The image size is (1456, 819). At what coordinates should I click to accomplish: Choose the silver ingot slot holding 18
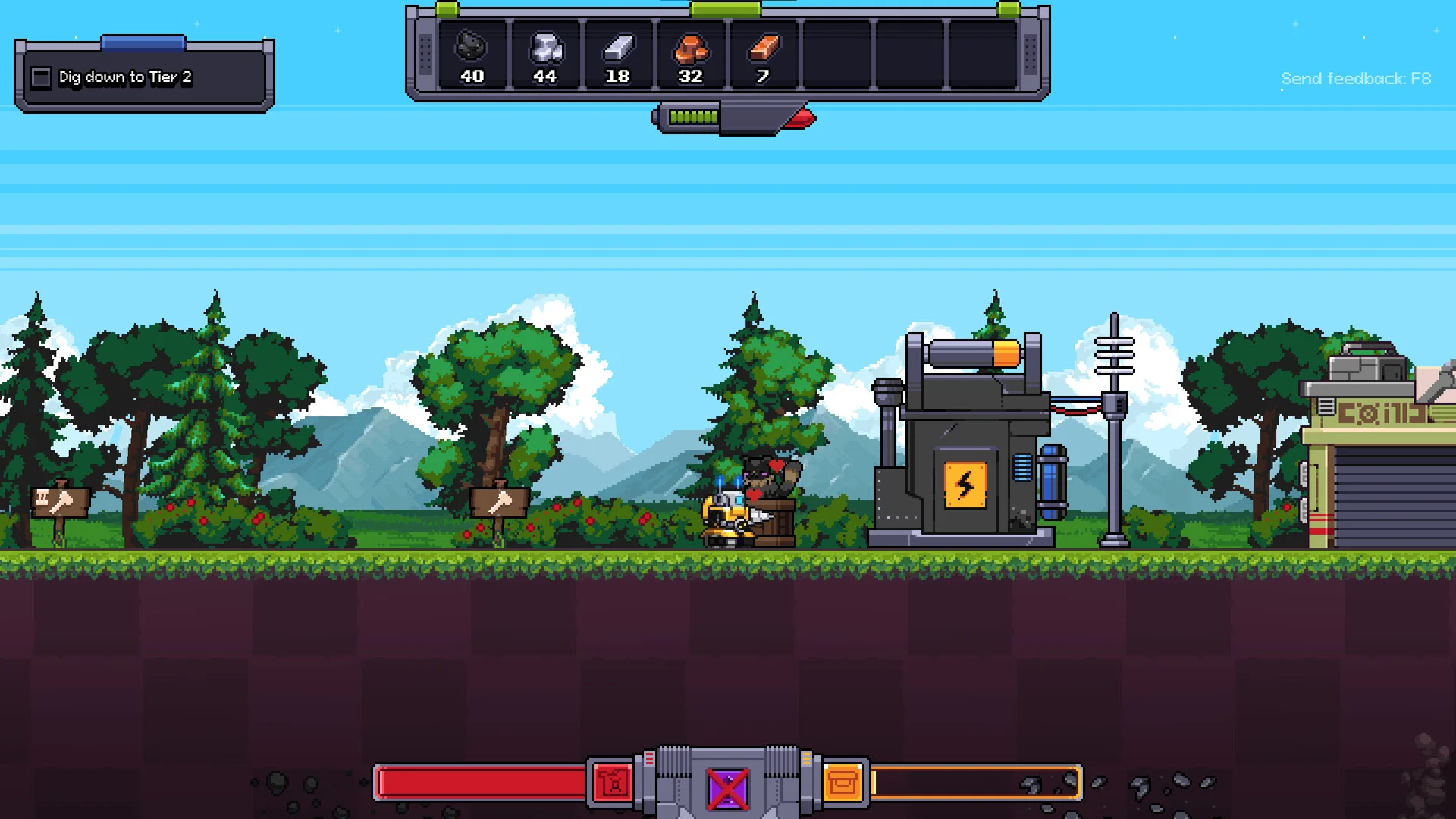pyautogui.click(x=617, y=55)
